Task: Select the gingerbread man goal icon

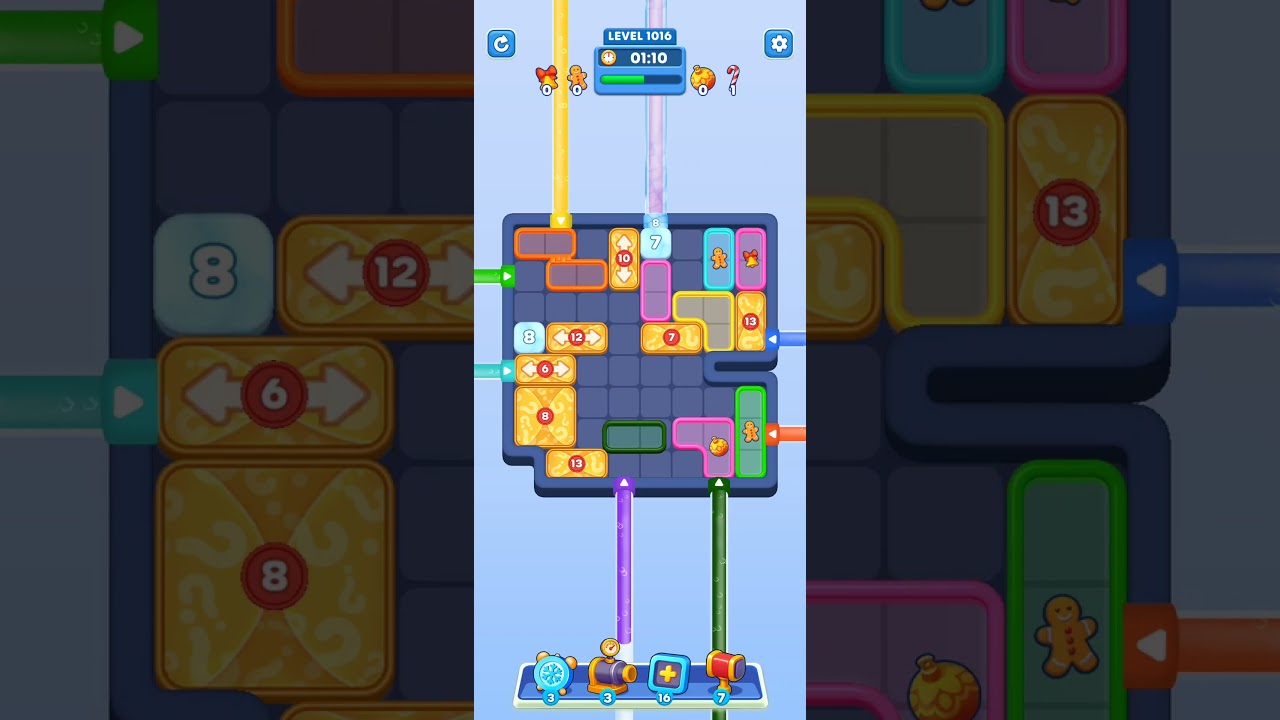Action: [575, 80]
